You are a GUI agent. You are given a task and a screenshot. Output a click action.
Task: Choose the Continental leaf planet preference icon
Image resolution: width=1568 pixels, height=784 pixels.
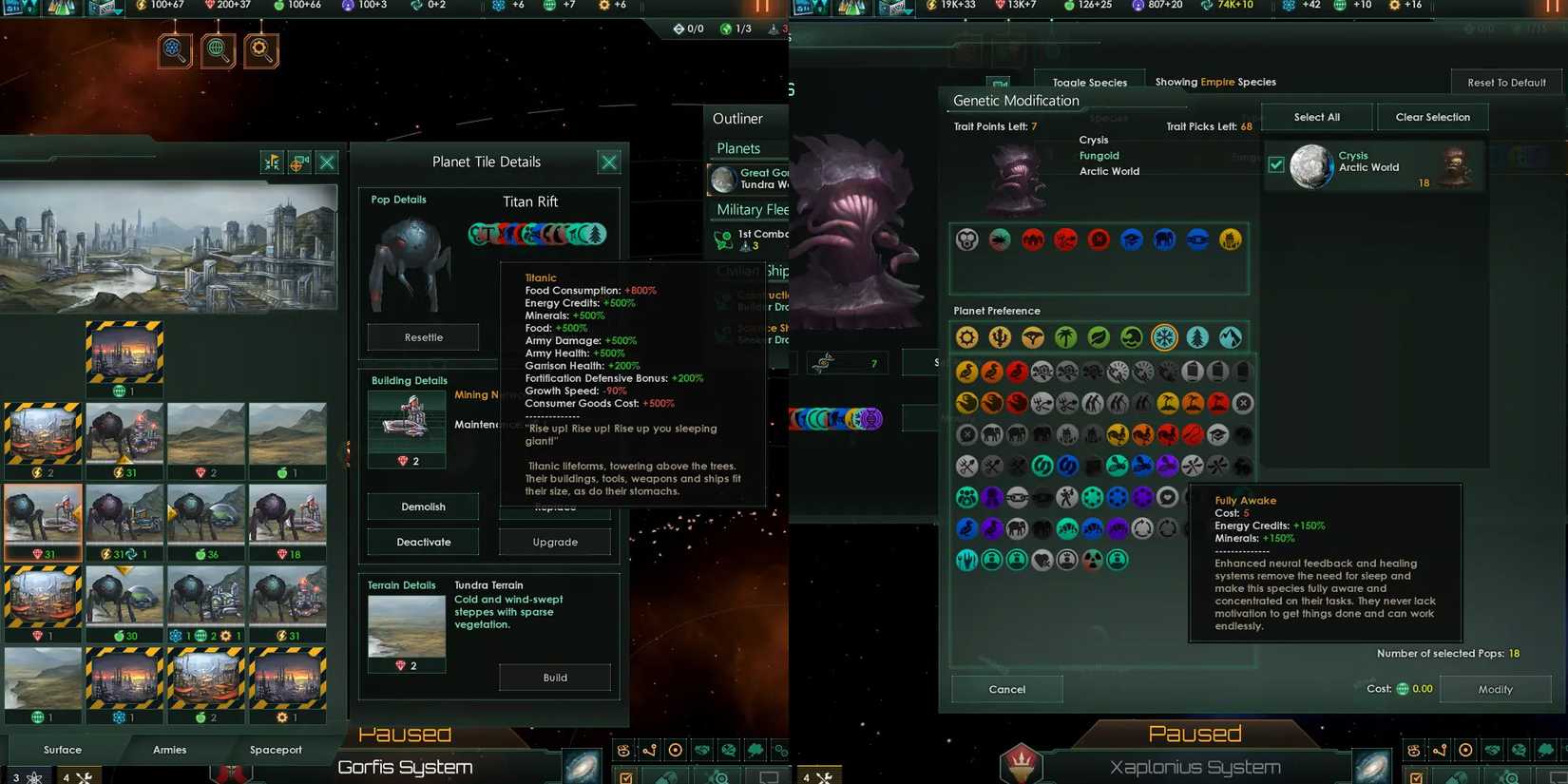point(1098,337)
